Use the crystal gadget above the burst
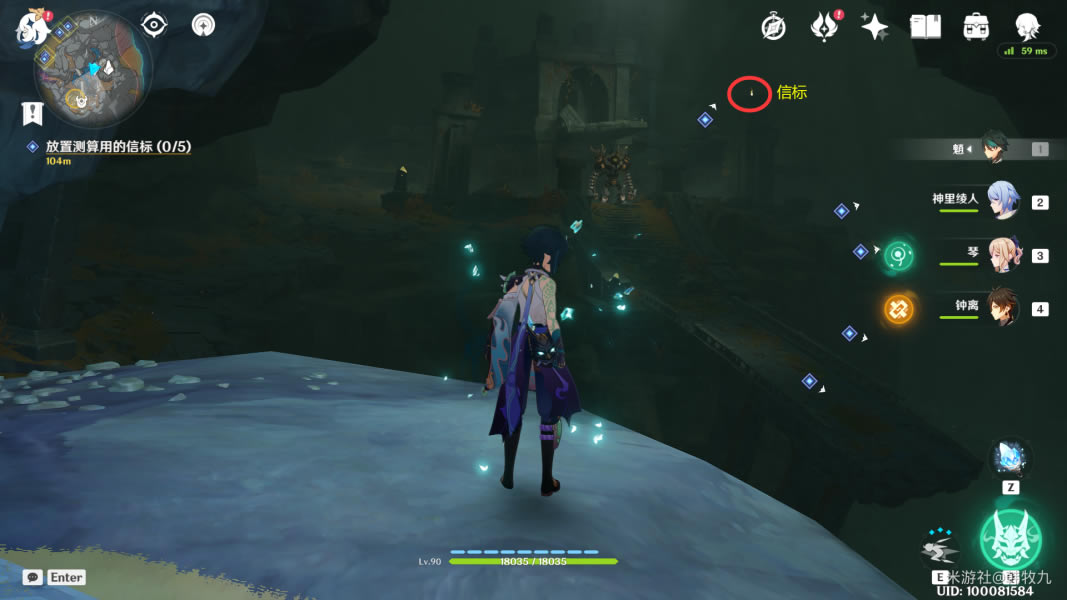Viewport: 1067px width, 600px height. tap(1010, 458)
